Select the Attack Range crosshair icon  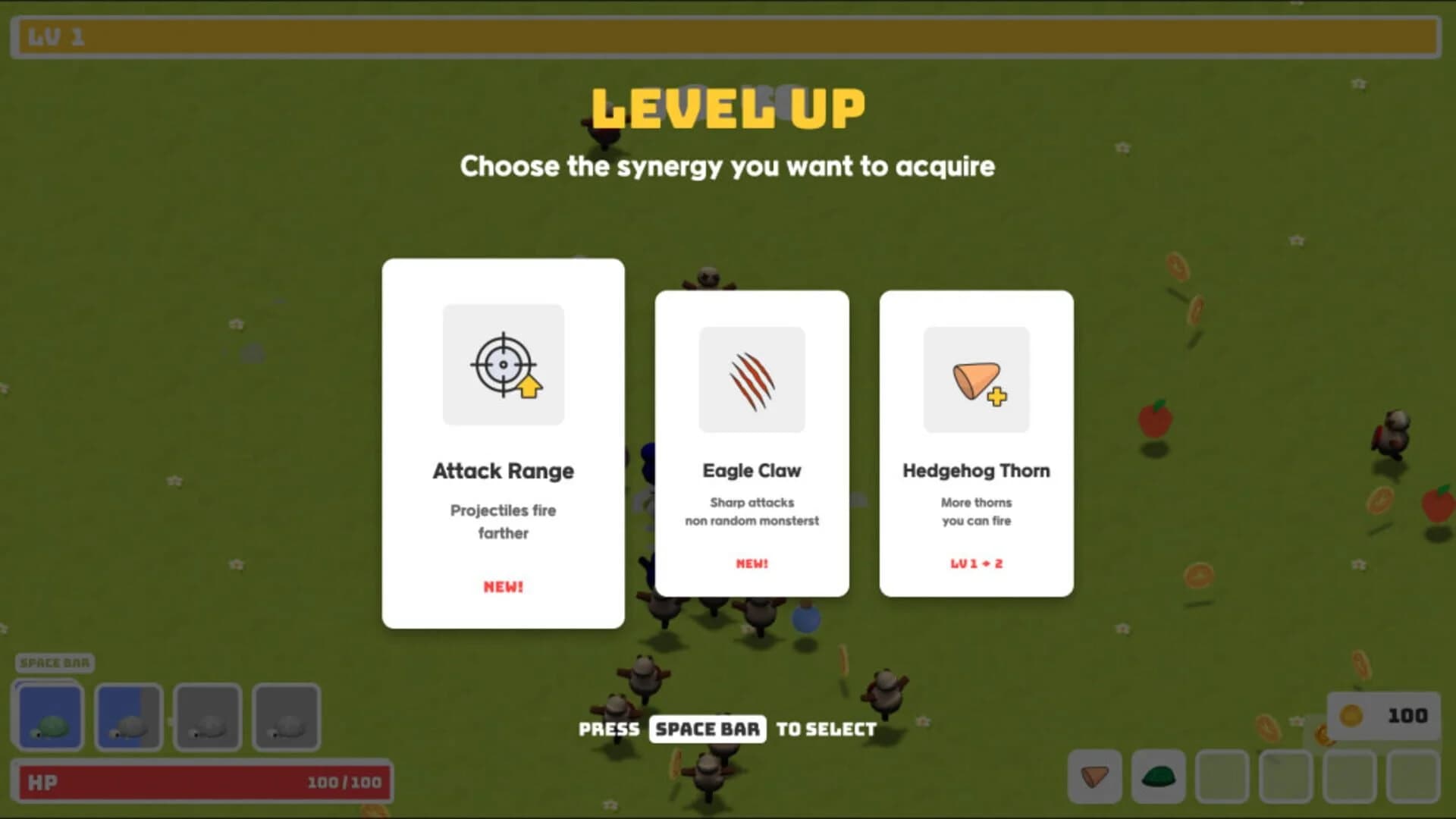pos(503,365)
